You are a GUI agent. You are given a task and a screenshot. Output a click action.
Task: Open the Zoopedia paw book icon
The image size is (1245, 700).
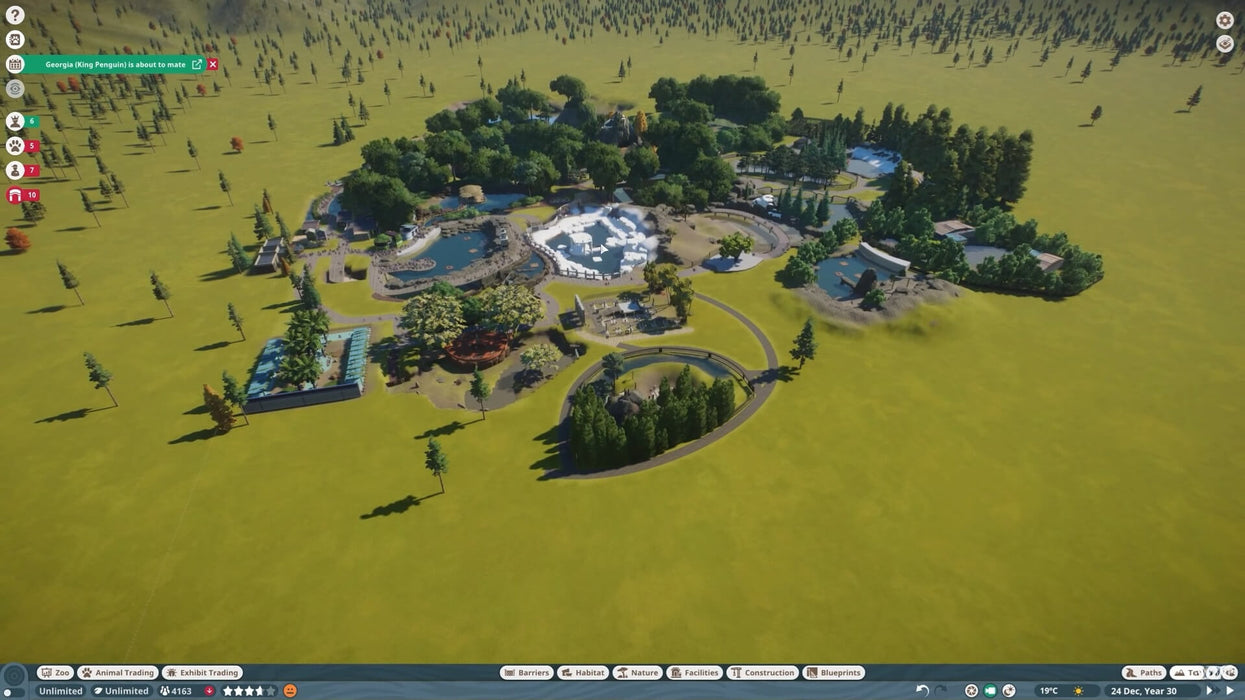click(15, 40)
